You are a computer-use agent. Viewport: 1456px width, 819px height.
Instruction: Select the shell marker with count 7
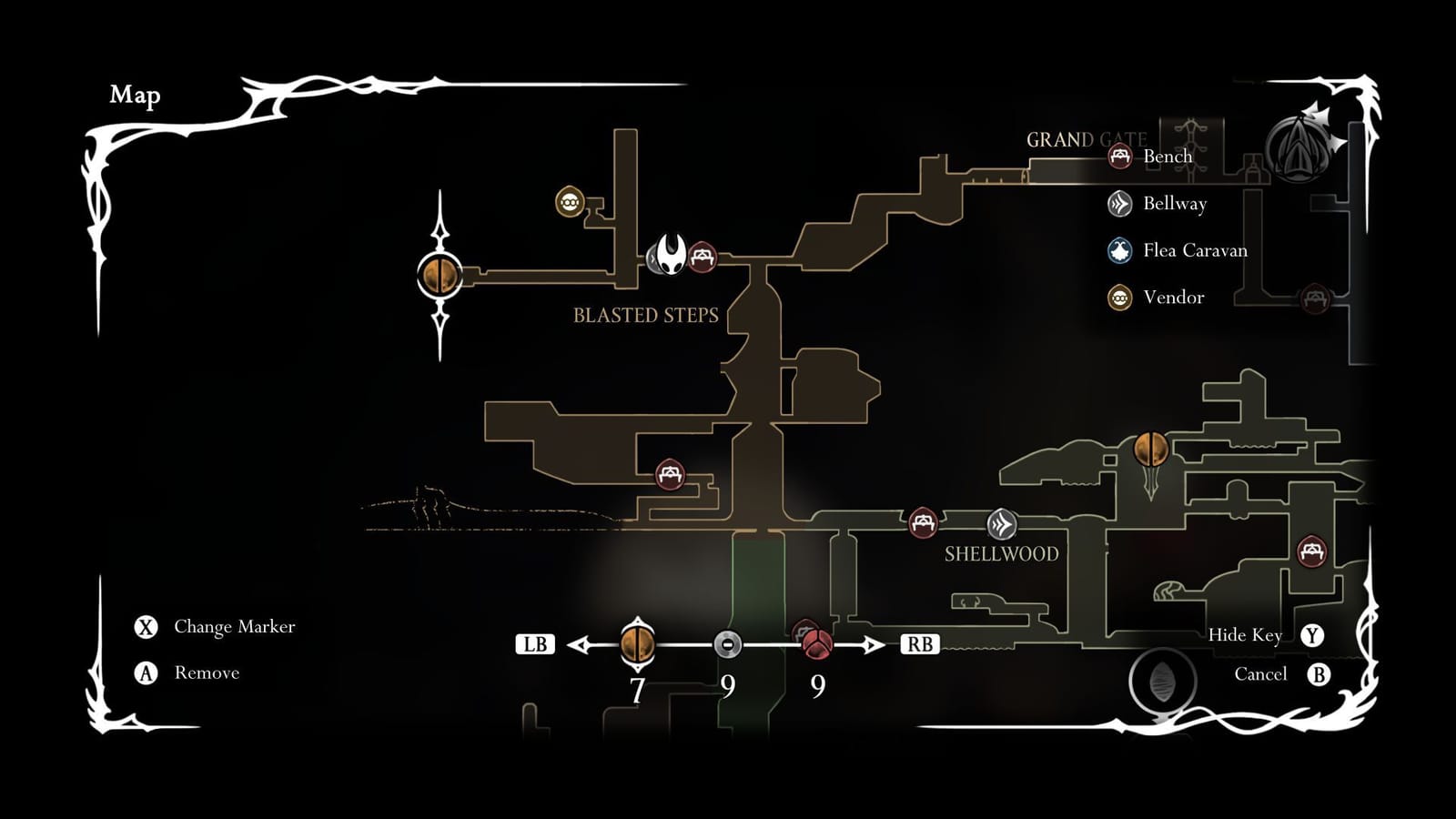tap(637, 644)
